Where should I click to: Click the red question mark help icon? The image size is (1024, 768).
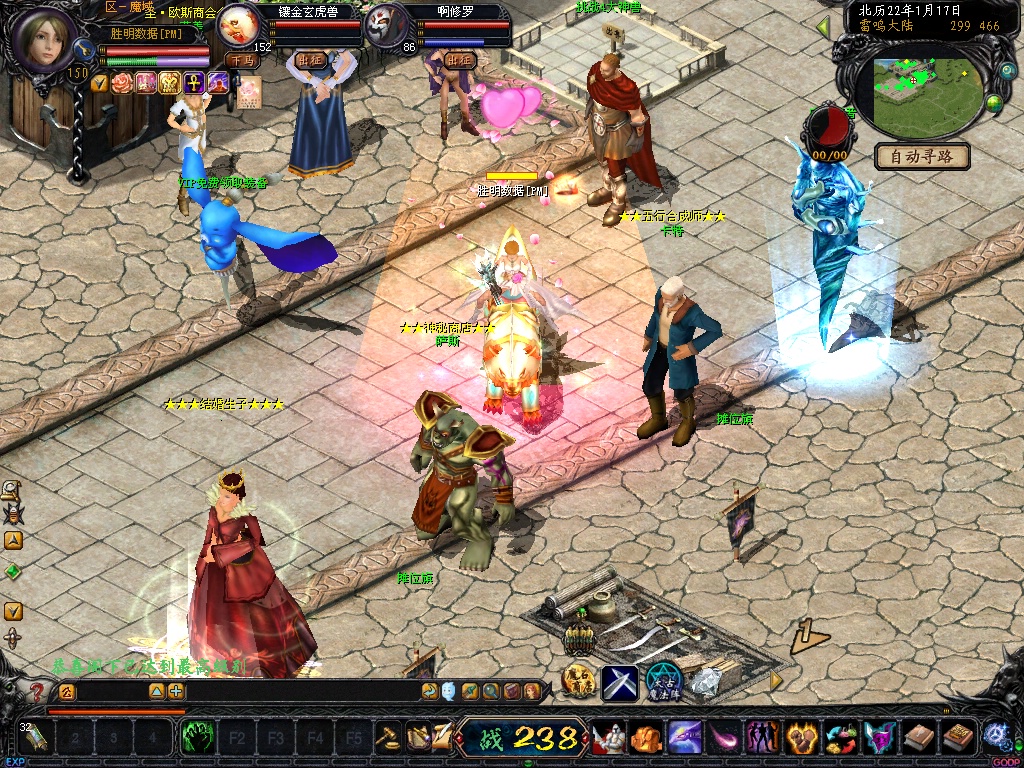pyautogui.click(x=38, y=691)
